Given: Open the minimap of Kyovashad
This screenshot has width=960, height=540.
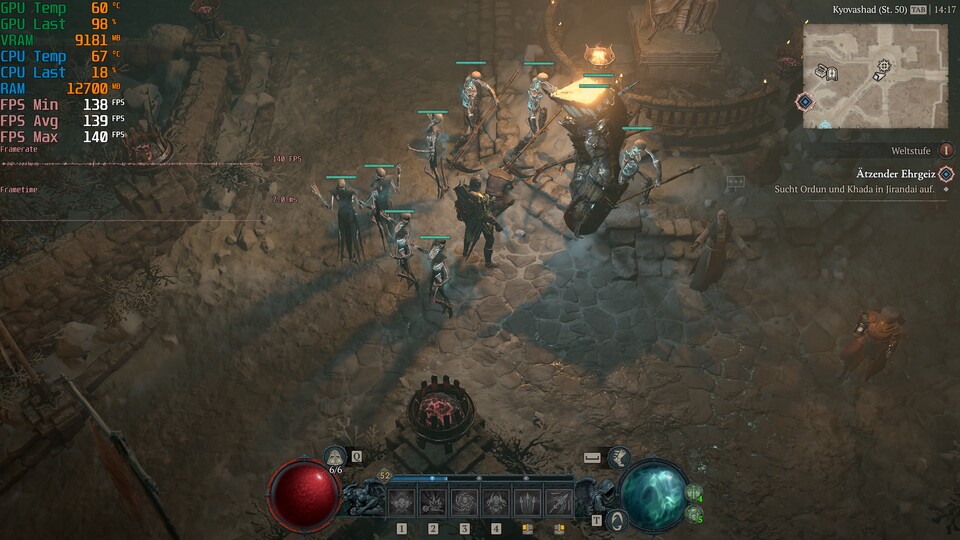Looking at the screenshot, I should point(875,76).
